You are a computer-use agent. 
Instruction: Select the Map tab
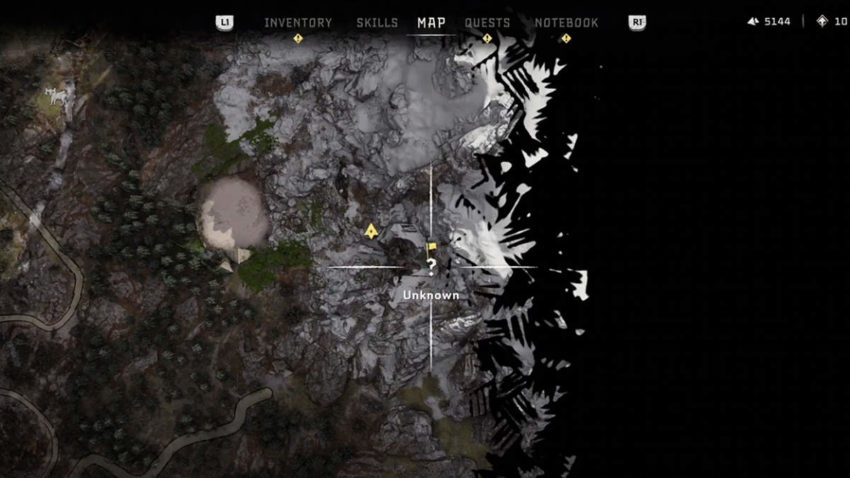pos(431,23)
